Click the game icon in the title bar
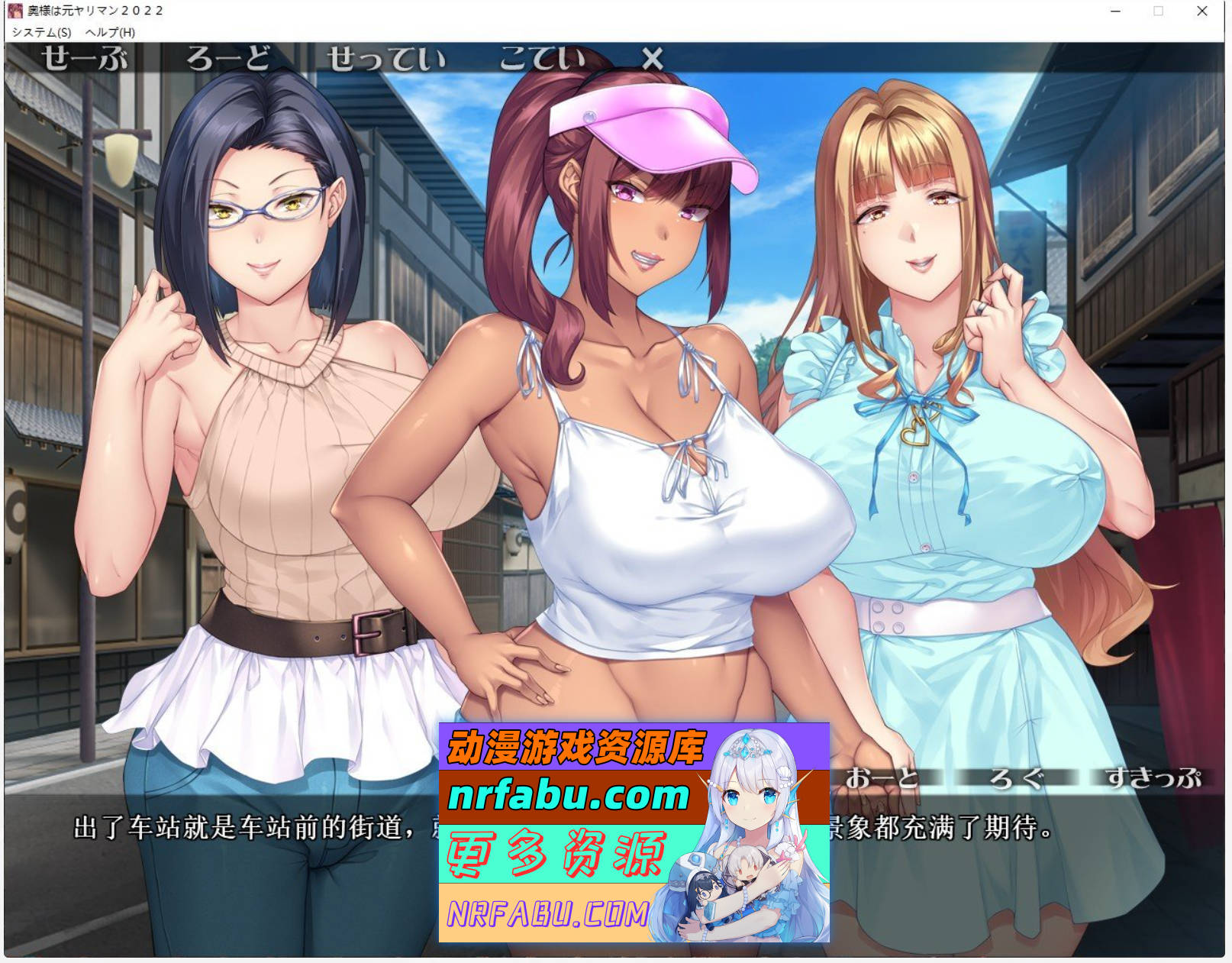 click(16, 10)
